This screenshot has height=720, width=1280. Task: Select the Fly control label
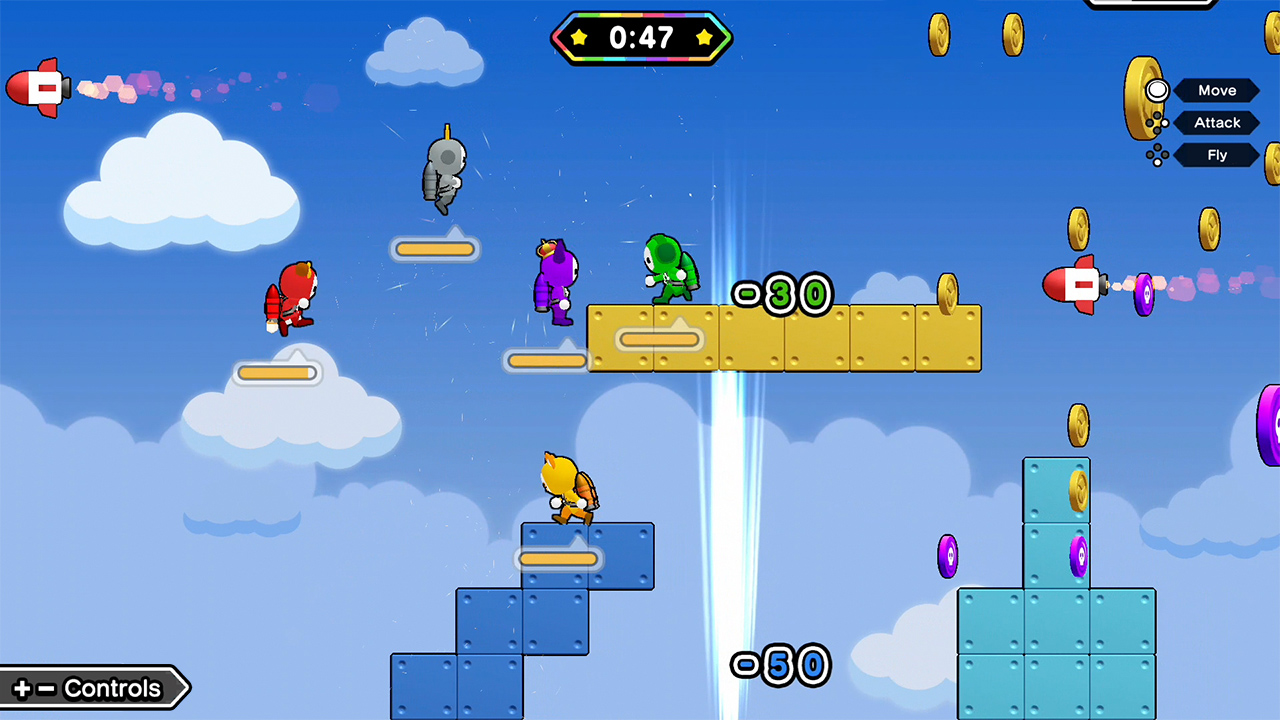[x=1217, y=155]
